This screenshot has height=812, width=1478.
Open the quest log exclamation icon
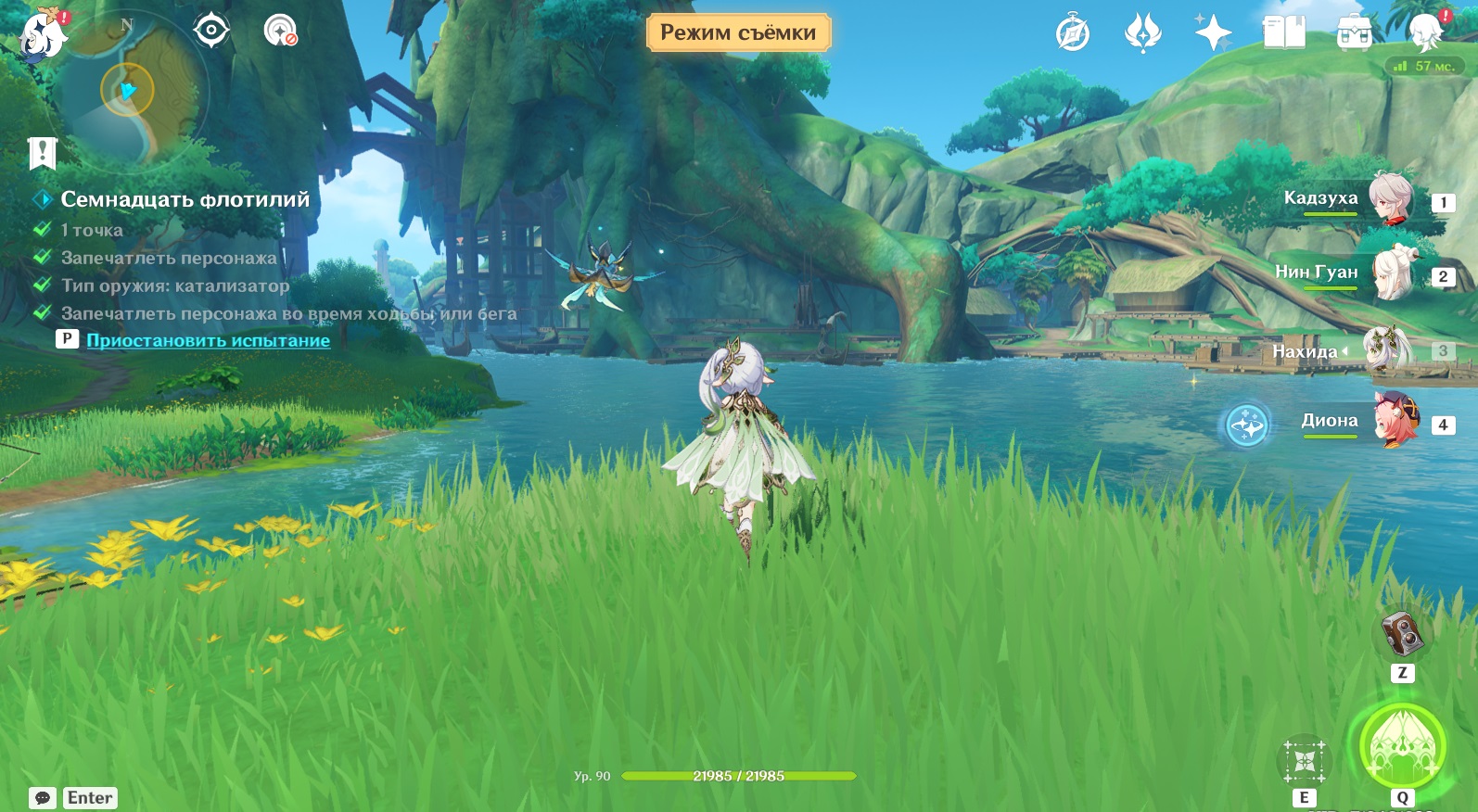pos(43,153)
